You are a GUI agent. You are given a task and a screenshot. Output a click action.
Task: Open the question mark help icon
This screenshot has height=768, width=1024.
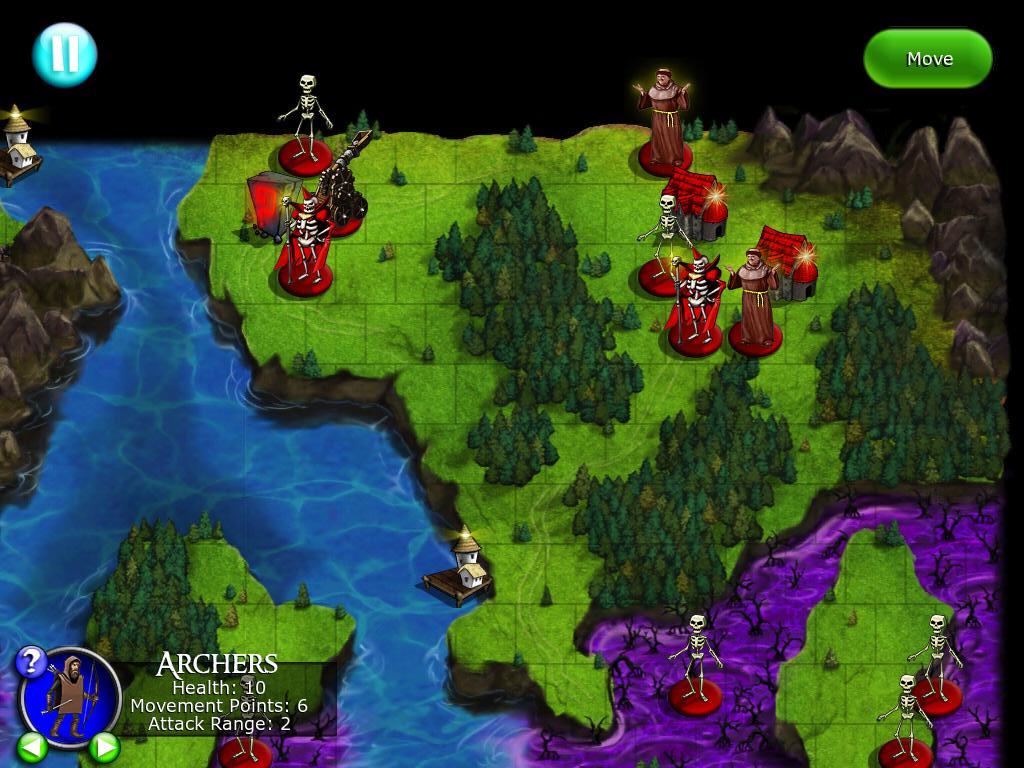[x=31, y=661]
